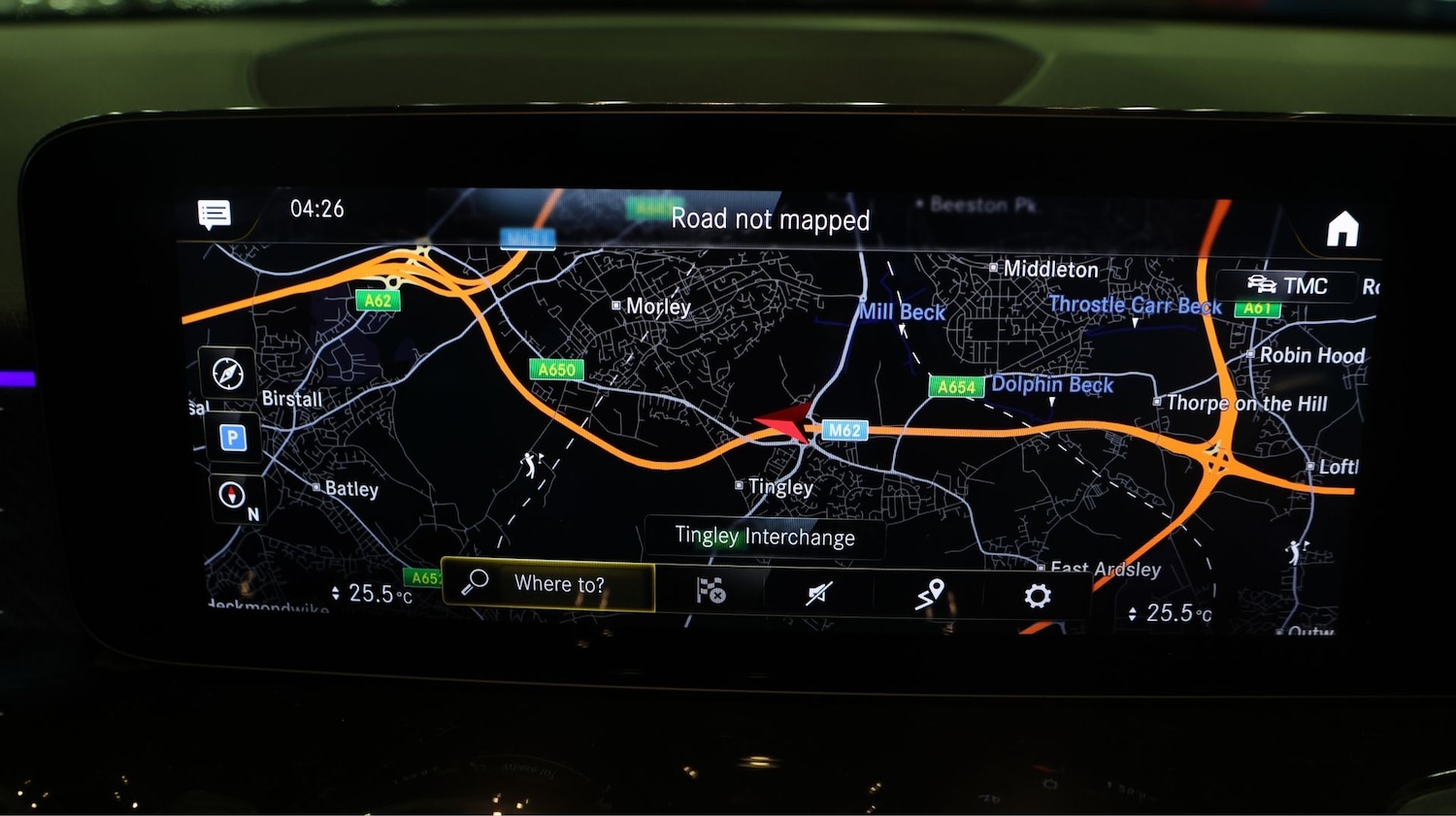Go to the home screen

pyautogui.click(x=1342, y=230)
